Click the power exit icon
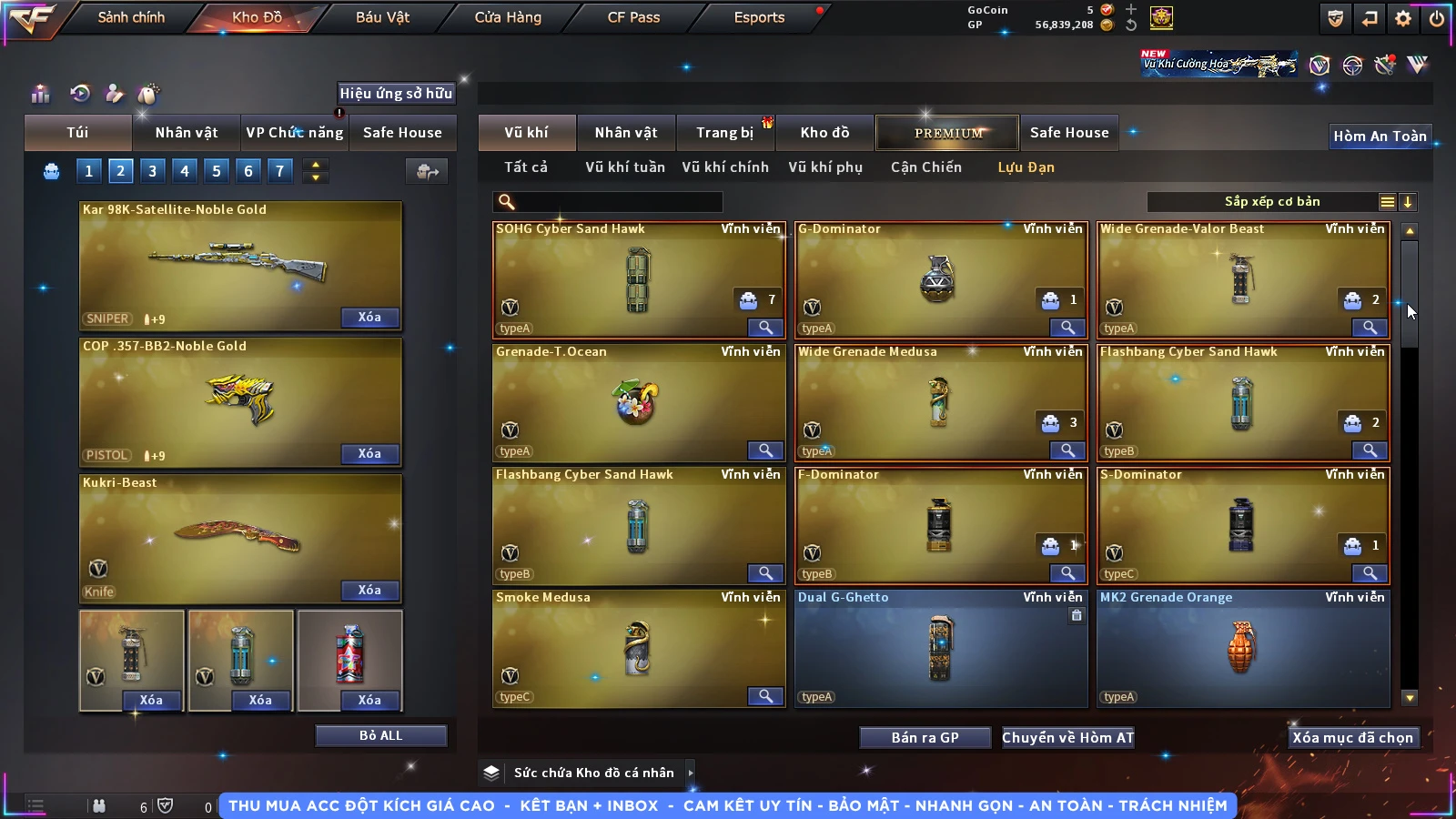 point(1437,18)
